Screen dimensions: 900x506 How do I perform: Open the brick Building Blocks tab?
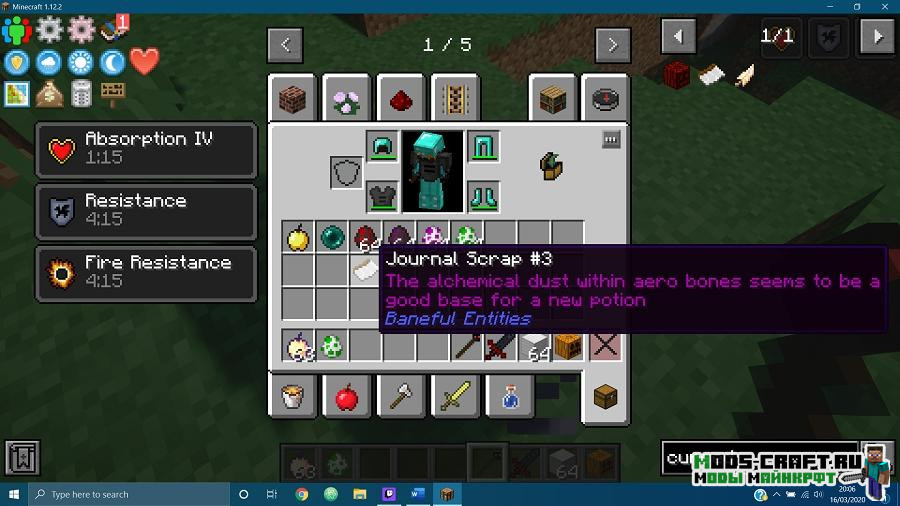pos(295,99)
